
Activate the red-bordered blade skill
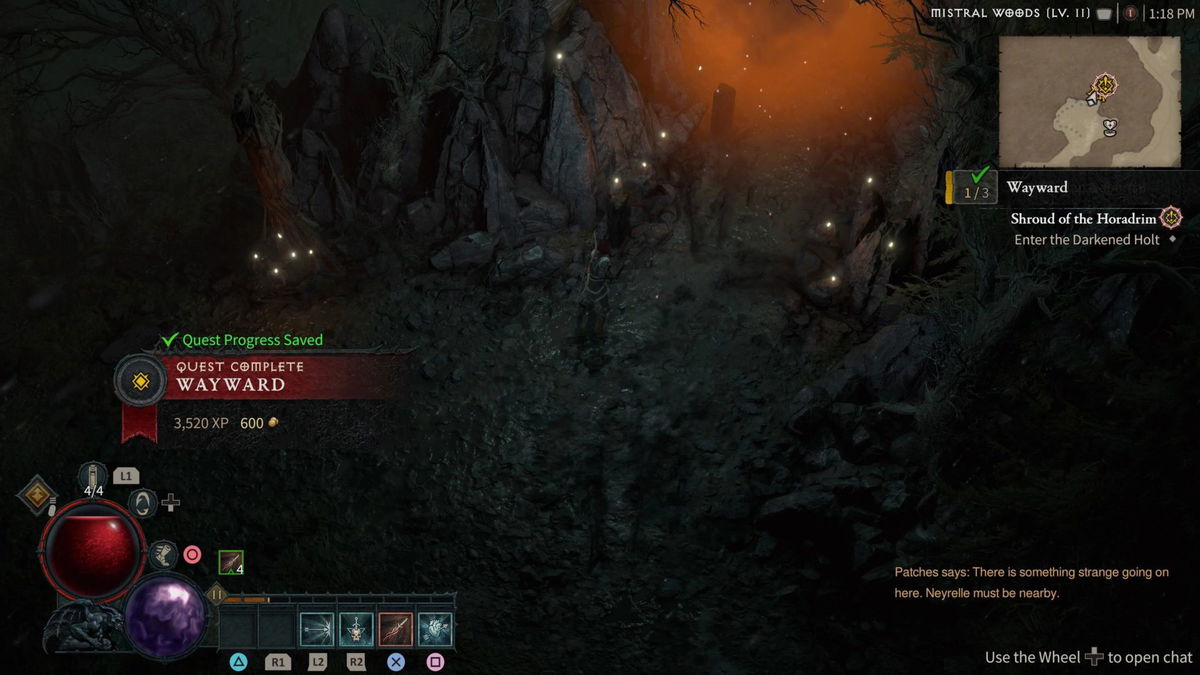tap(396, 629)
